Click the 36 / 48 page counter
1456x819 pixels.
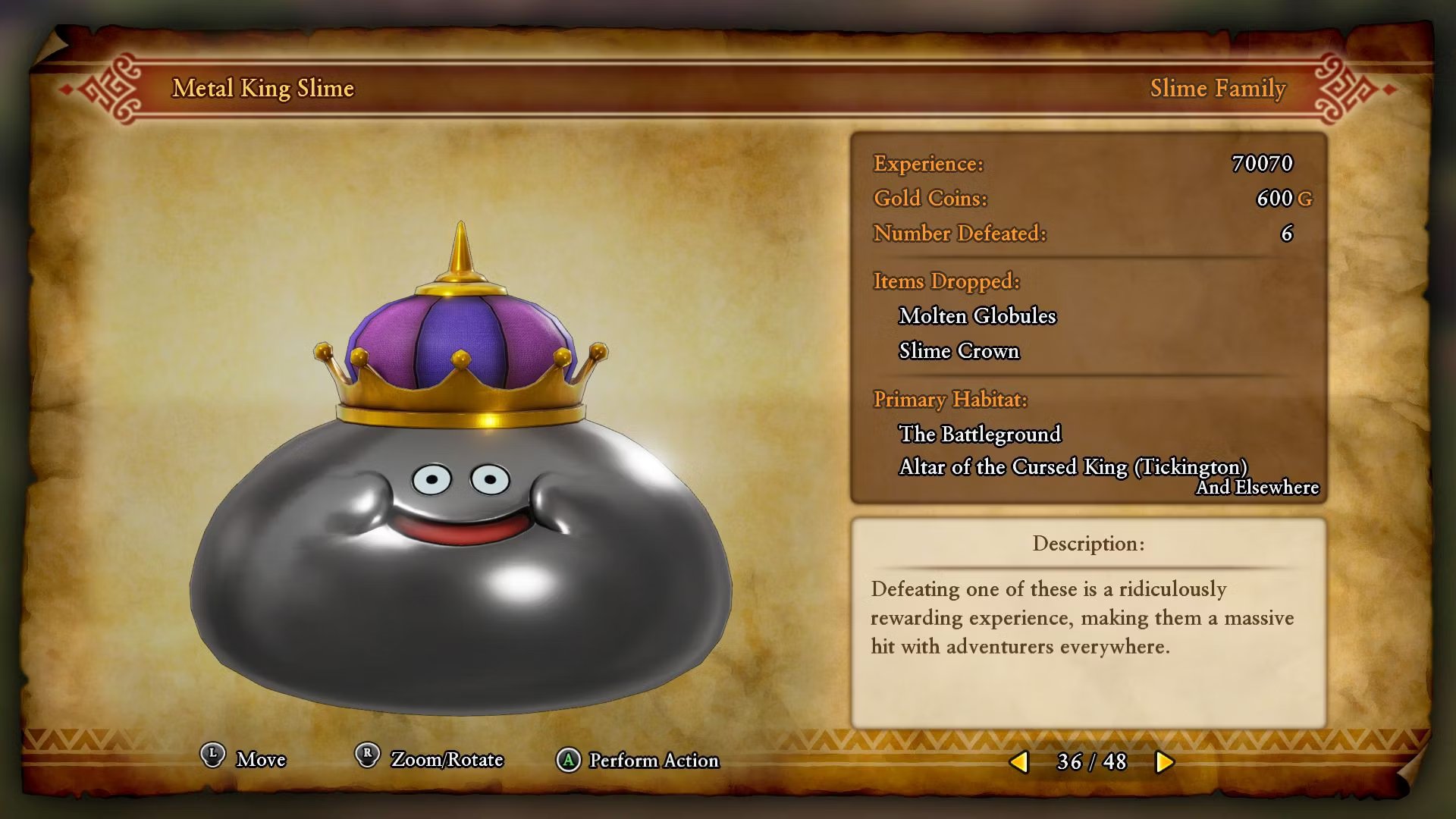[x=1090, y=761]
